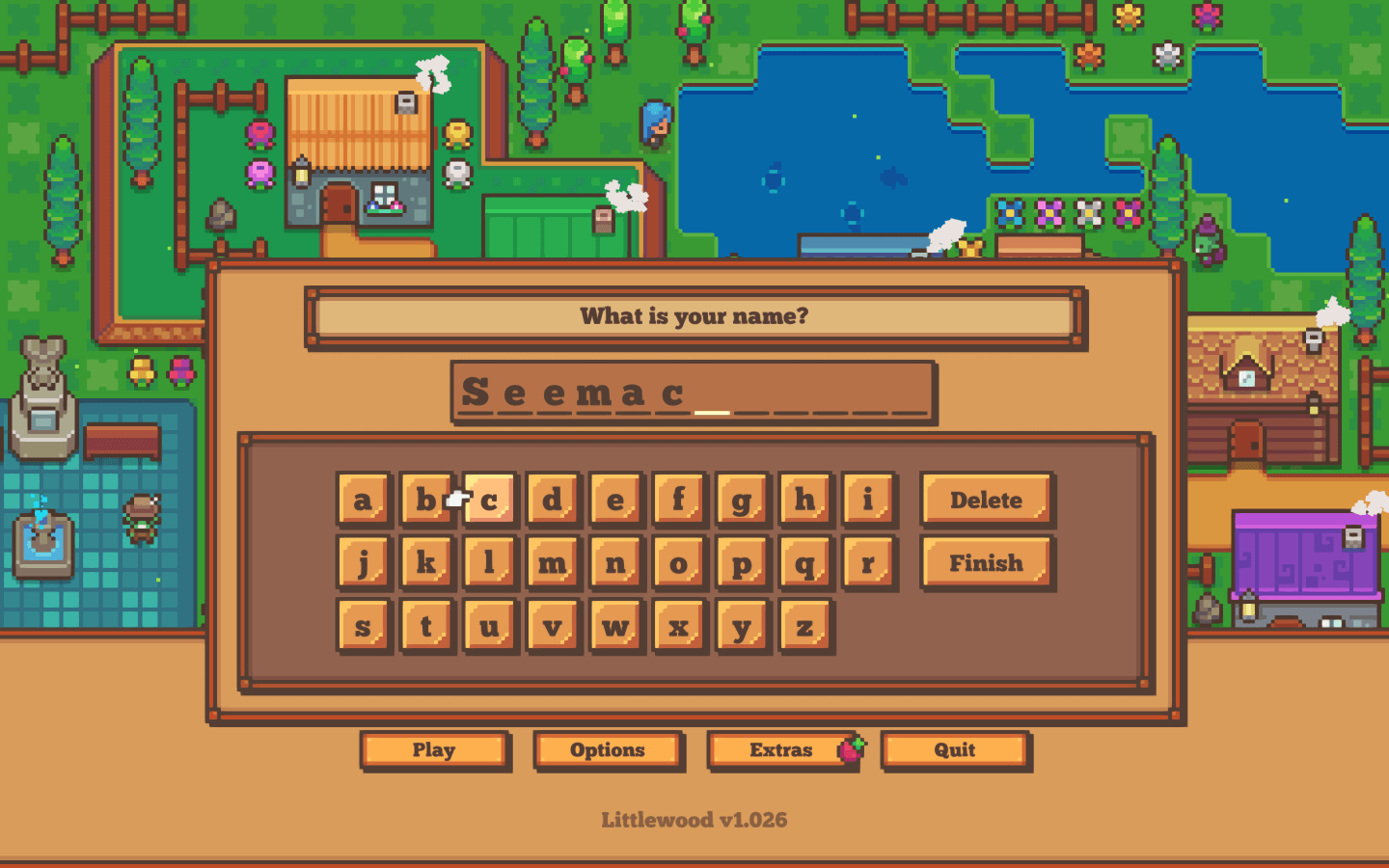Quit the game
This screenshot has height=868, width=1389.
pyautogui.click(x=955, y=750)
